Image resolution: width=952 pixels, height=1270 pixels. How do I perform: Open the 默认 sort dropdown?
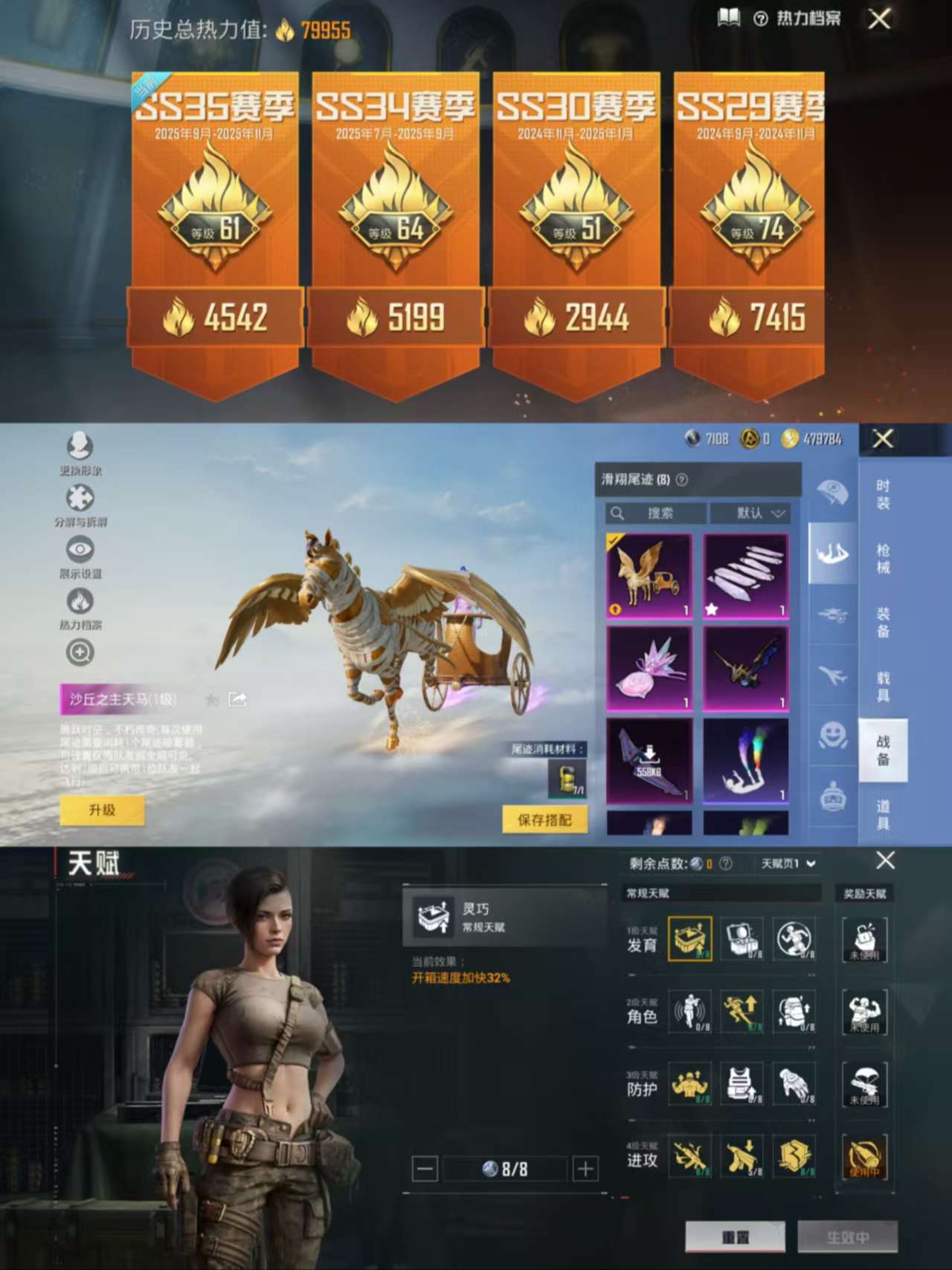coord(750,513)
